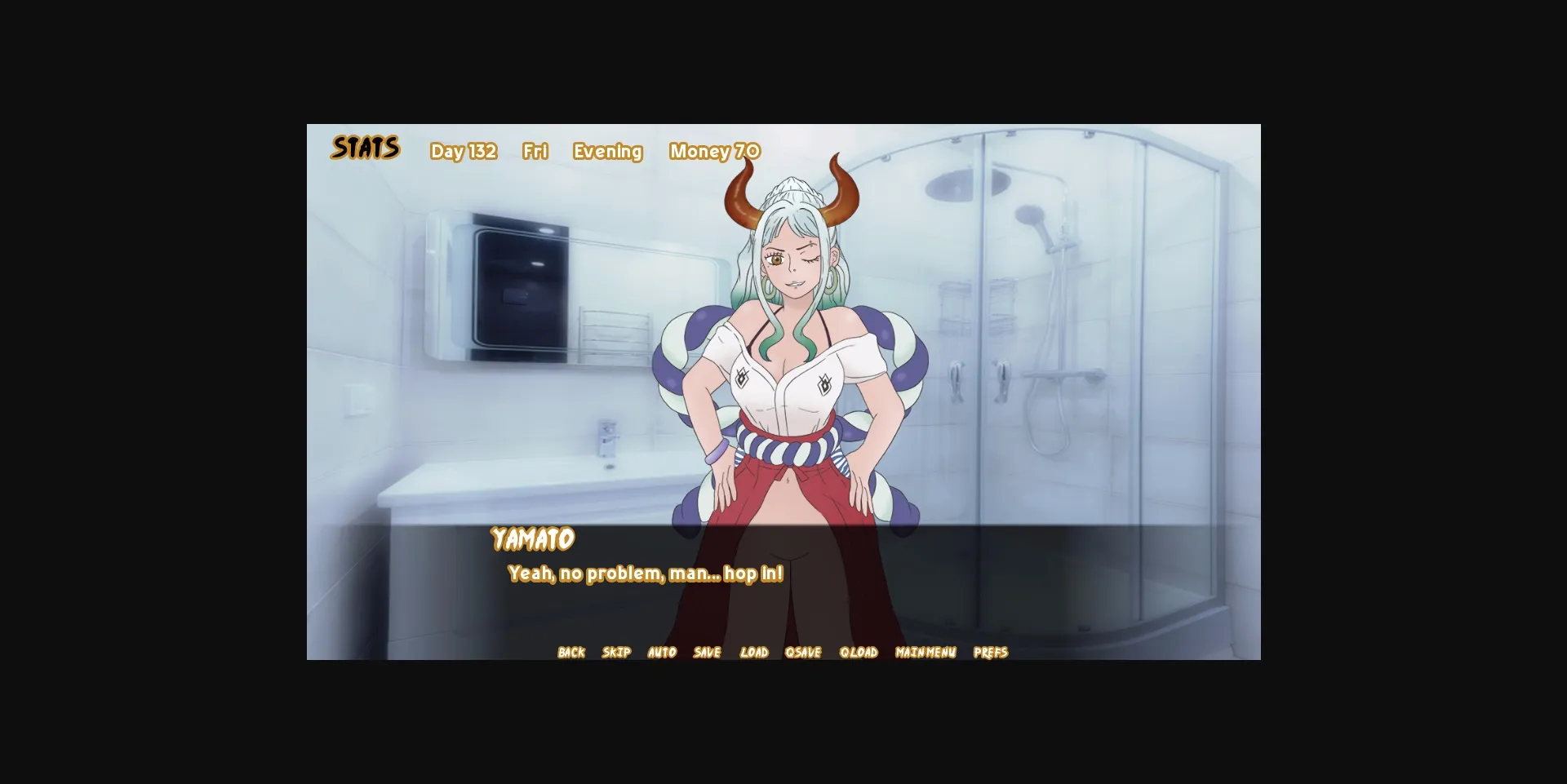Return to MAINMENU
Viewport: 1567px width, 784px height.
click(x=925, y=652)
